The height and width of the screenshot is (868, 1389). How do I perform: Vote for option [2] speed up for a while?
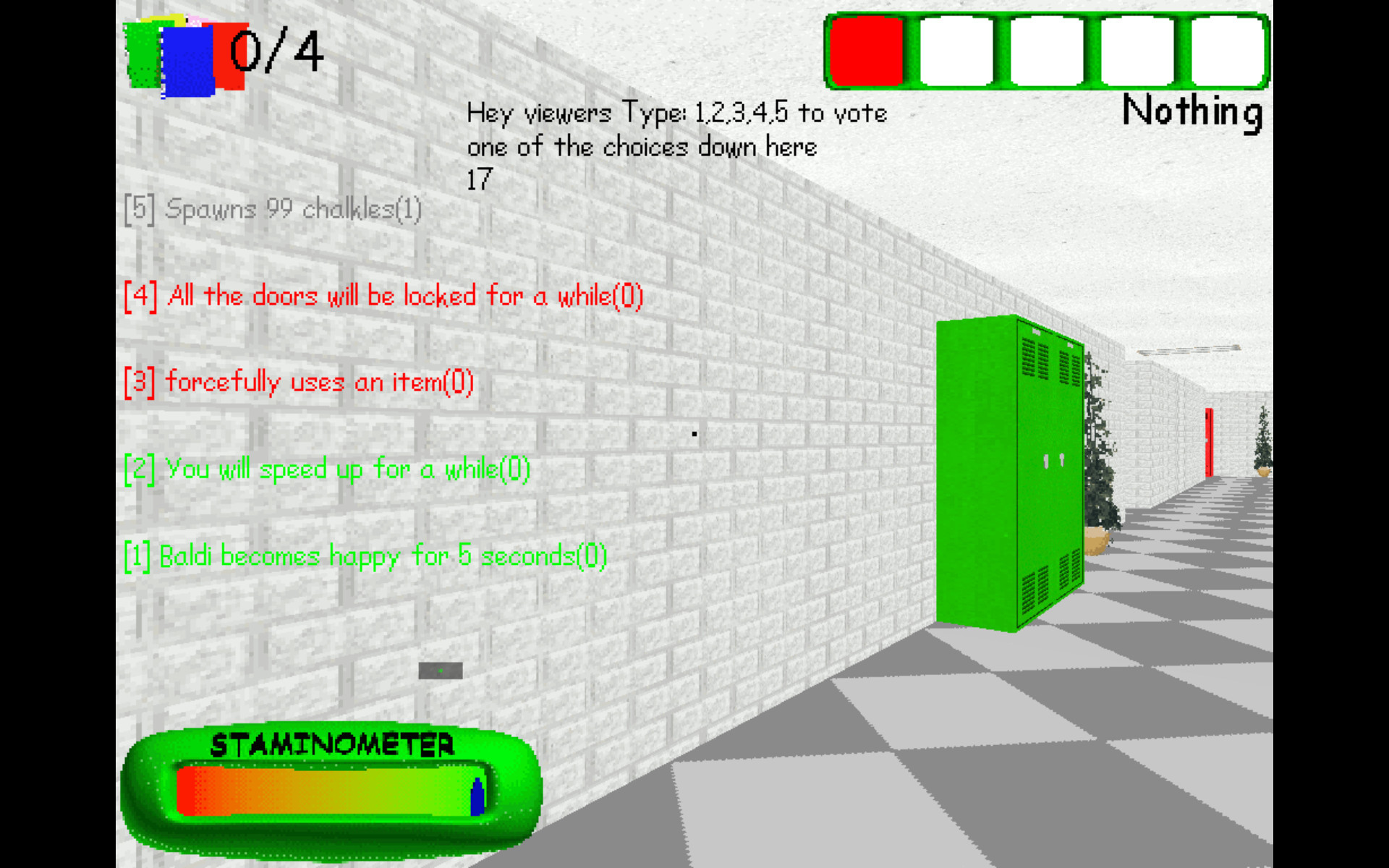[326, 469]
